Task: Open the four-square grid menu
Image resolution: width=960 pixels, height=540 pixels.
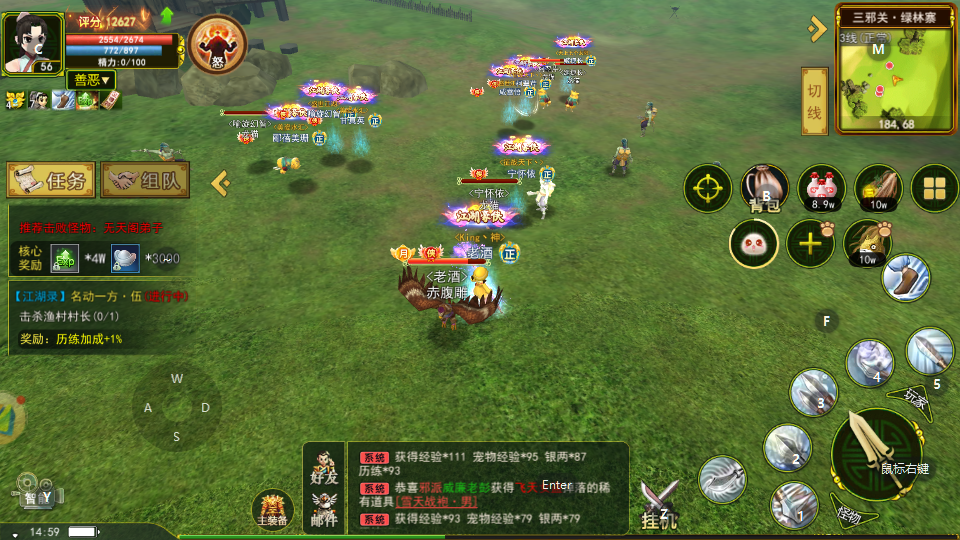Action: point(935,188)
